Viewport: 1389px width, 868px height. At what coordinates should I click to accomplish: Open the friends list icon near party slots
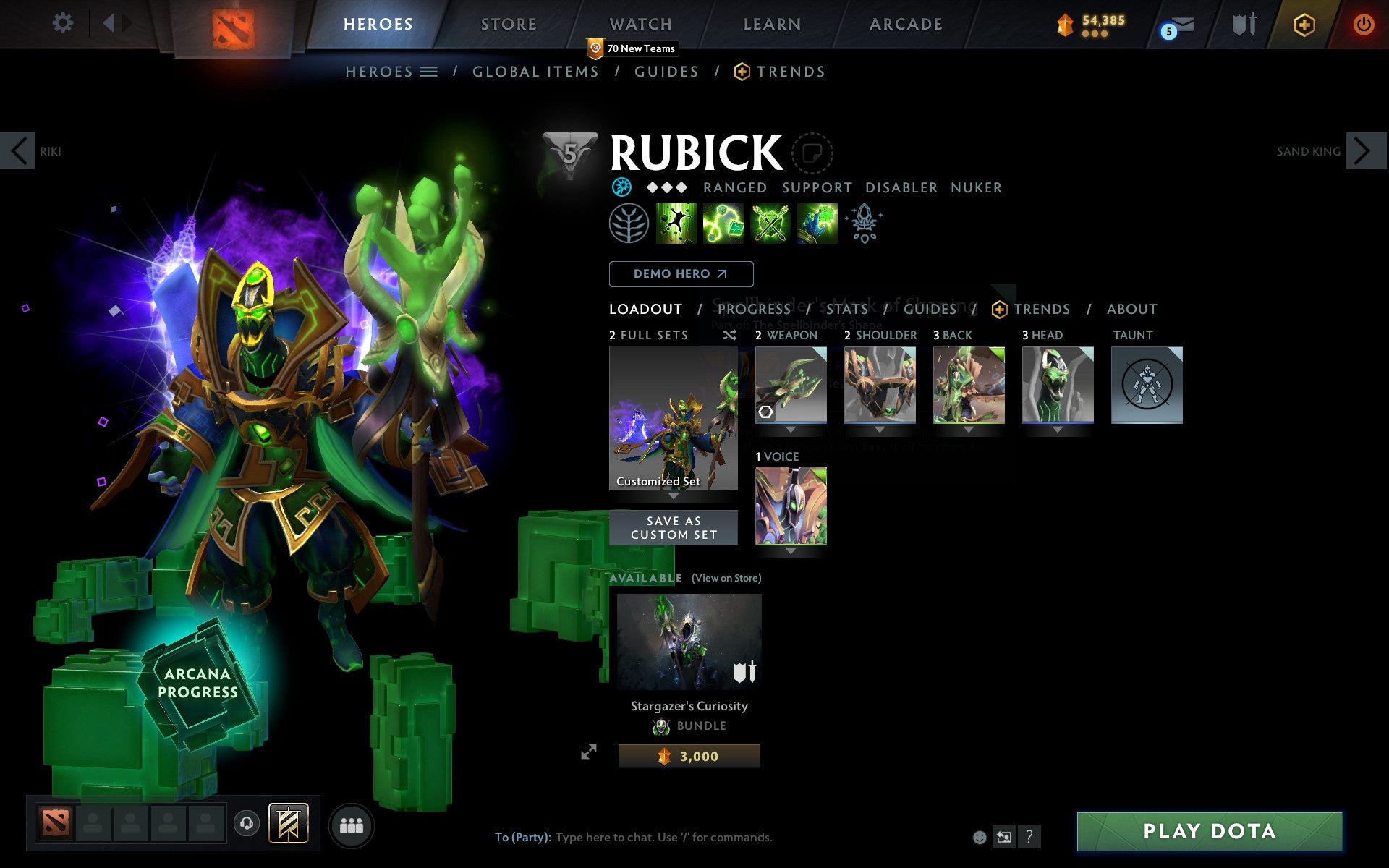[351, 825]
